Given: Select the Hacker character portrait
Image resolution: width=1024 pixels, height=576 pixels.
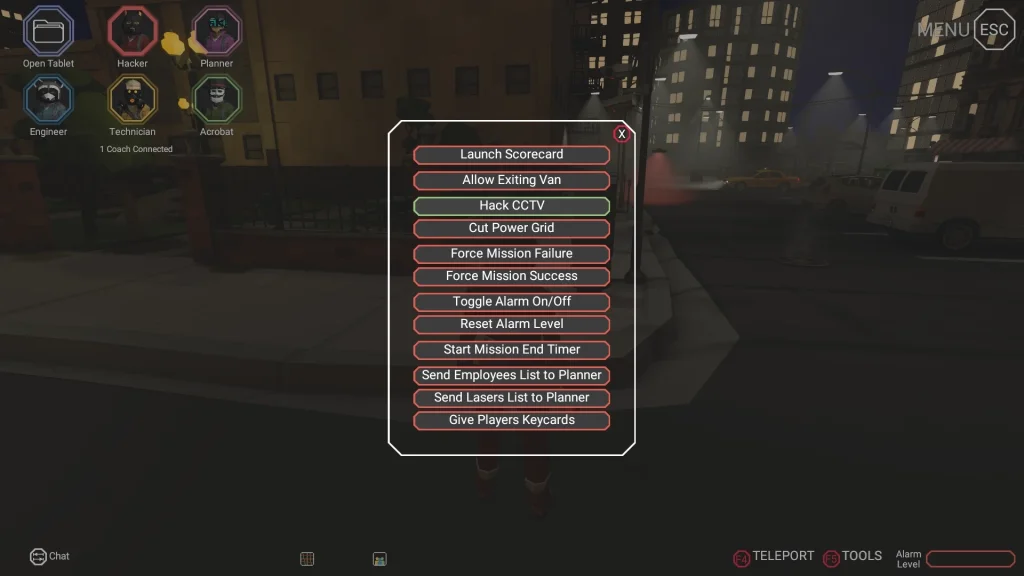Looking at the screenshot, I should tap(132, 31).
